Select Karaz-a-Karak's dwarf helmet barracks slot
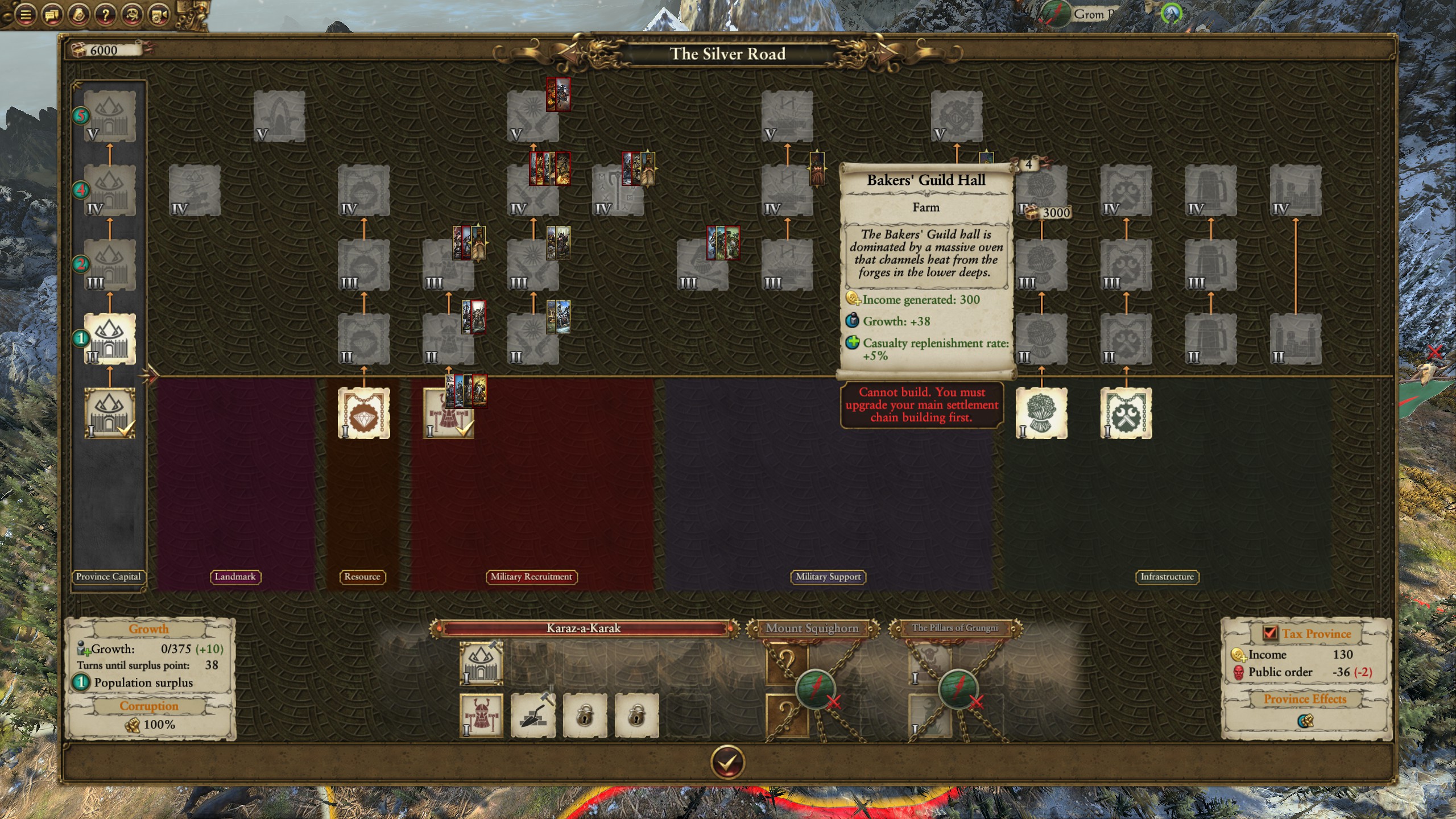Viewport: 1456px width, 819px height. pyautogui.click(x=481, y=715)
